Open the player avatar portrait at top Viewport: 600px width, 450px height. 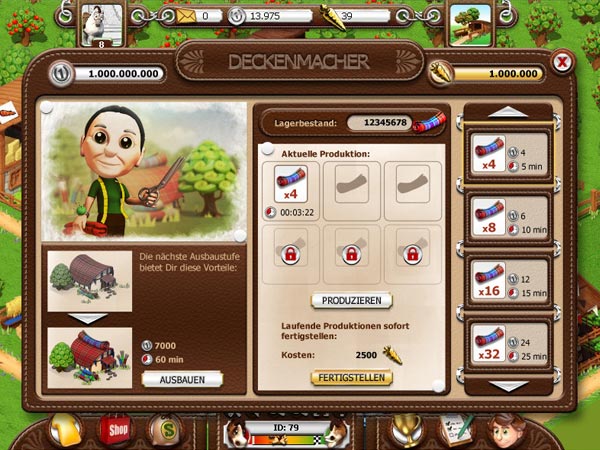click(x=100, y=23)
